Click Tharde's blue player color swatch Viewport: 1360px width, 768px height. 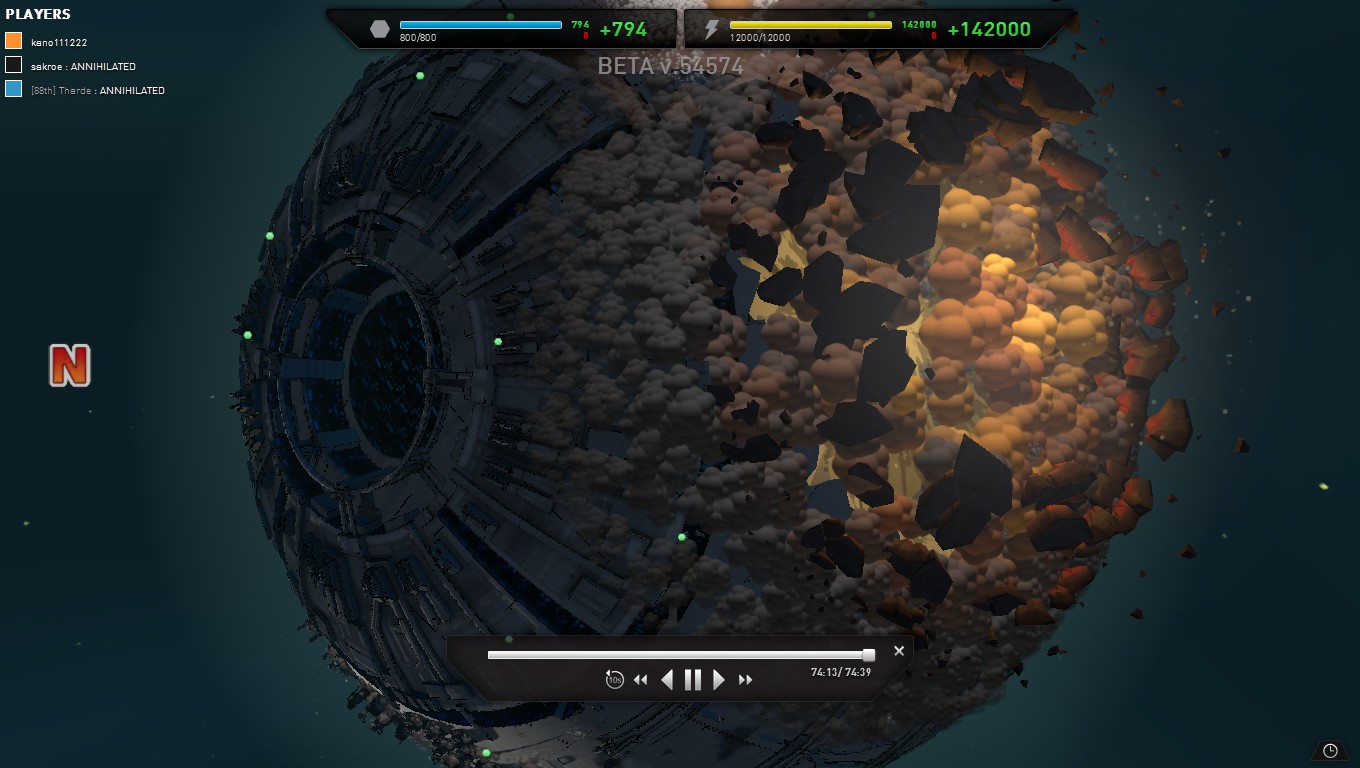point(13,89)
